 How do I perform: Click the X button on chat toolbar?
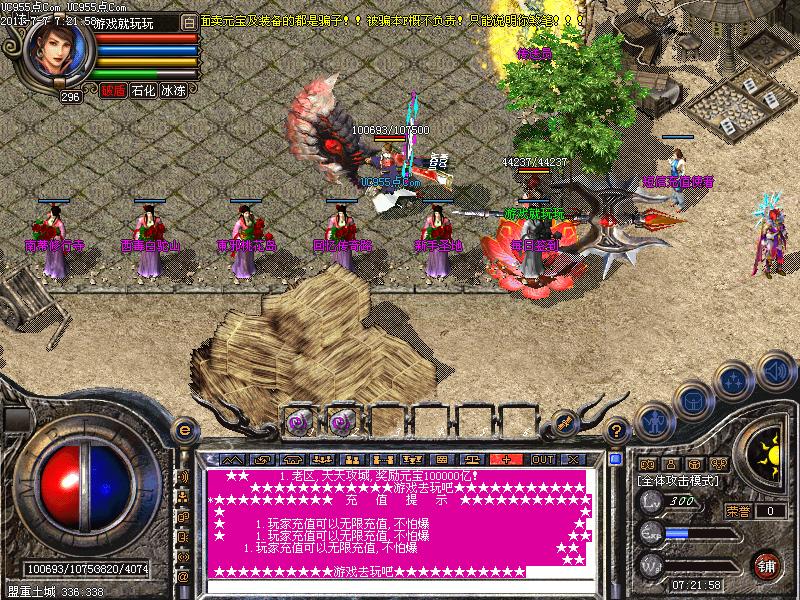click(574, 459)
